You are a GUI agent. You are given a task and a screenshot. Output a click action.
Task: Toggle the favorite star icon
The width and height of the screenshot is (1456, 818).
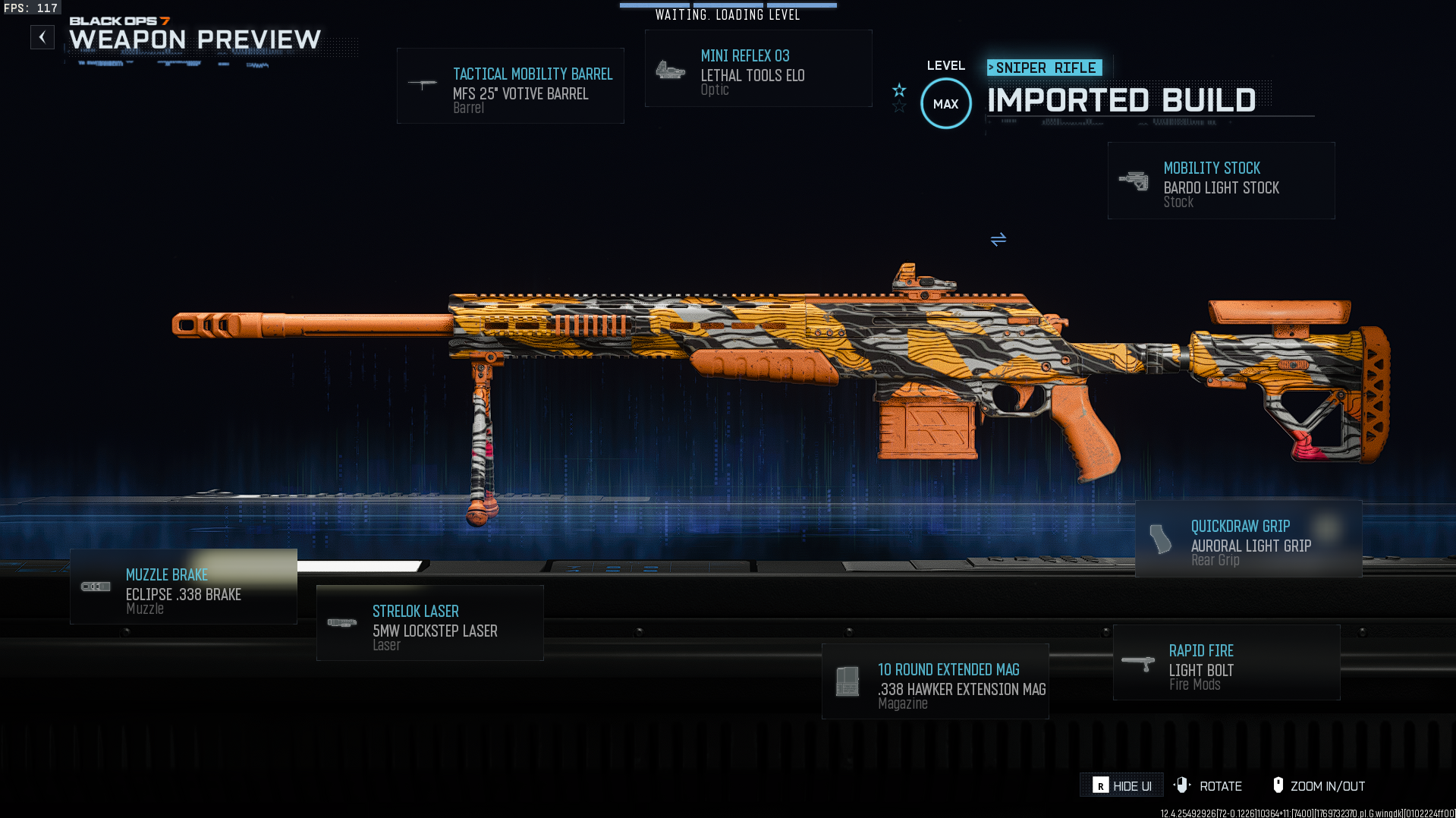tap(899, 91)
